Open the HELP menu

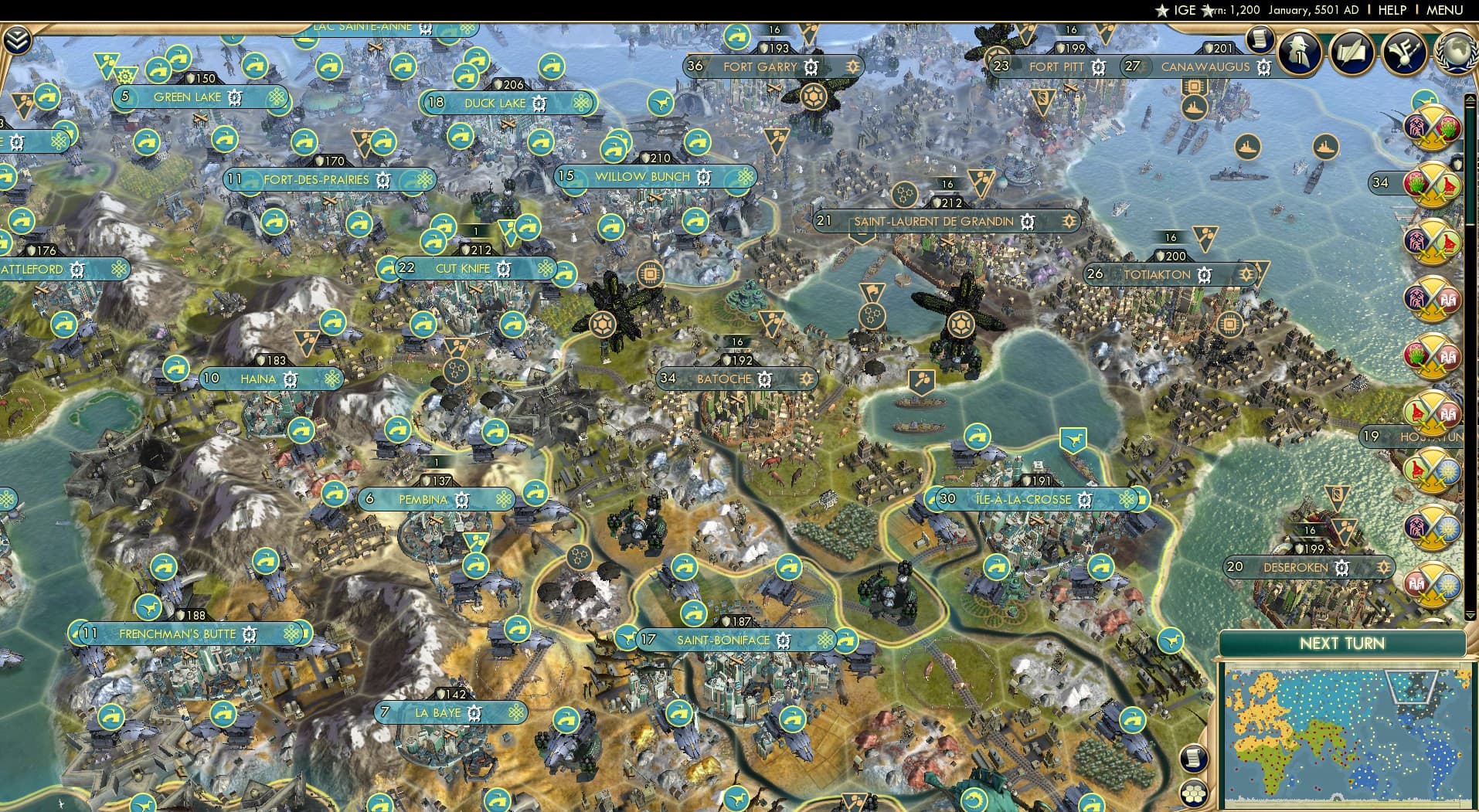pyautogui.click(x=1391, y=11)
